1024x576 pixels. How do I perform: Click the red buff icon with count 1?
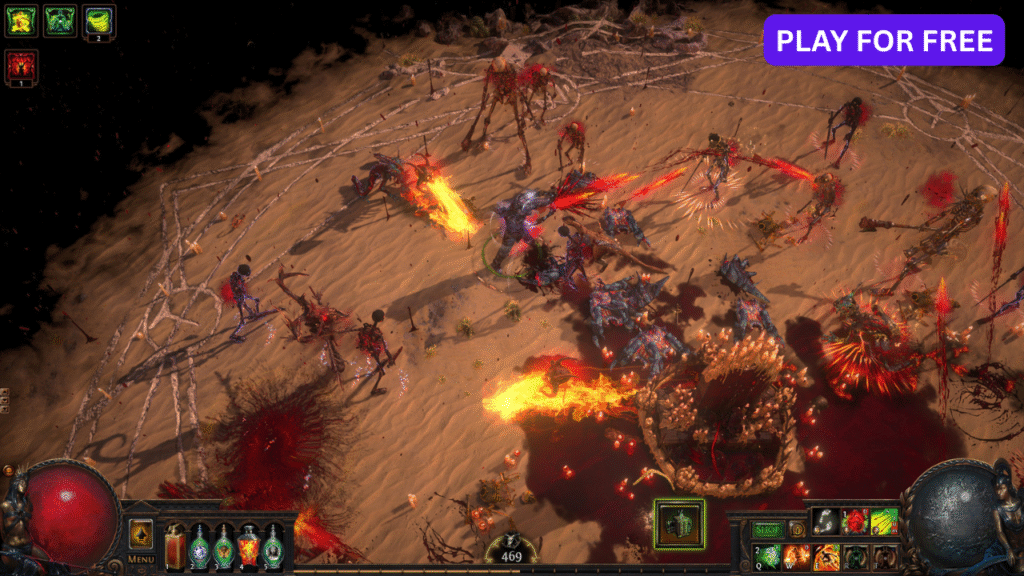point(21,67)
